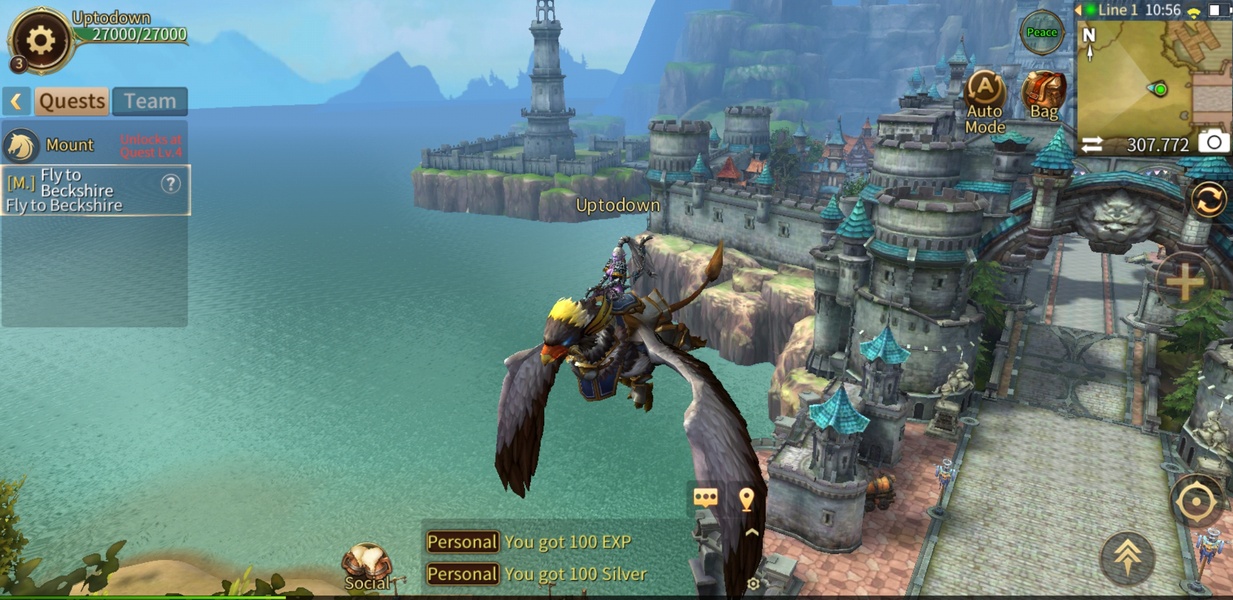Take a screenshot with the camera icon

(x=1214, y=142)
